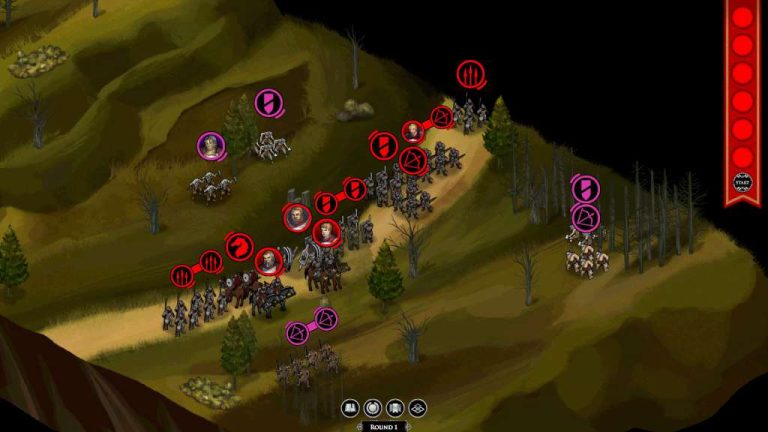
Task: Toggle the stacked layers grid icon
Action: click(x=418, y=408)
